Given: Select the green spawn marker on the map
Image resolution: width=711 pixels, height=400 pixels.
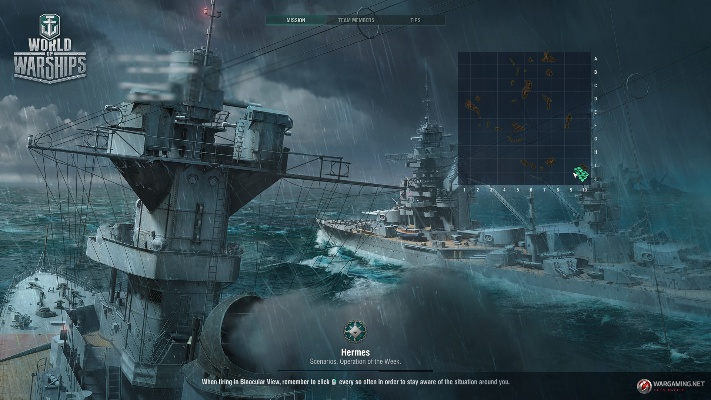Looking at the screenshot, I should coord(579,174).
